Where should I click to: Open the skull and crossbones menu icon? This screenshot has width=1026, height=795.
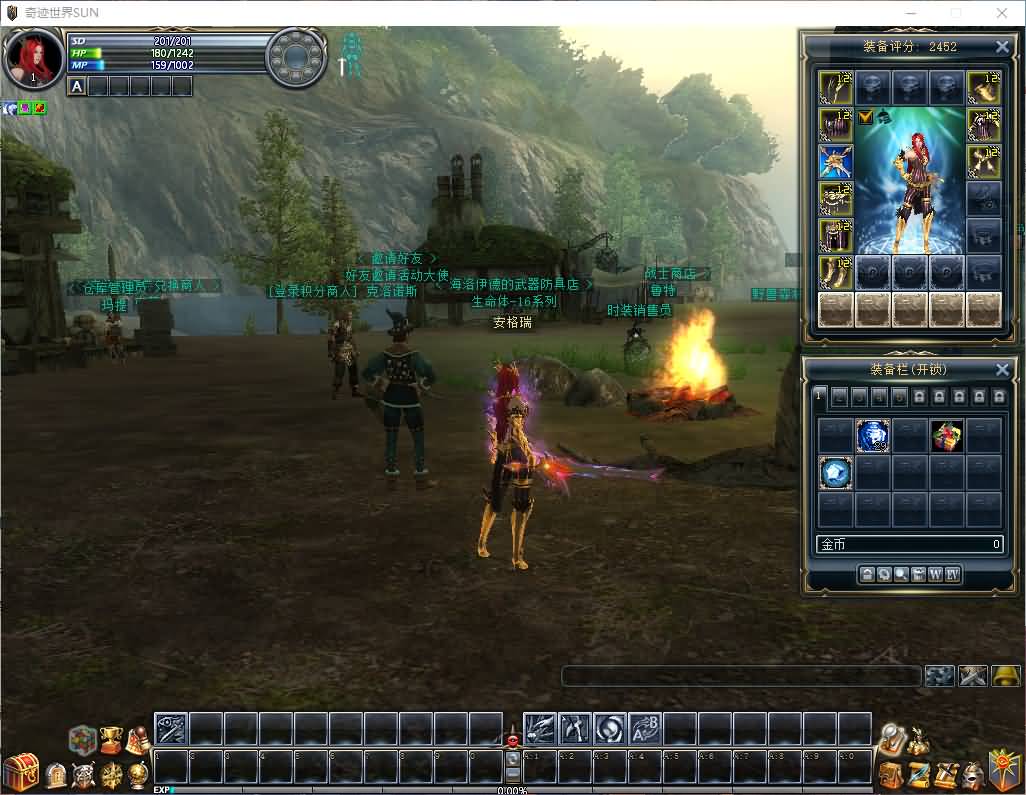coord(84,775)
